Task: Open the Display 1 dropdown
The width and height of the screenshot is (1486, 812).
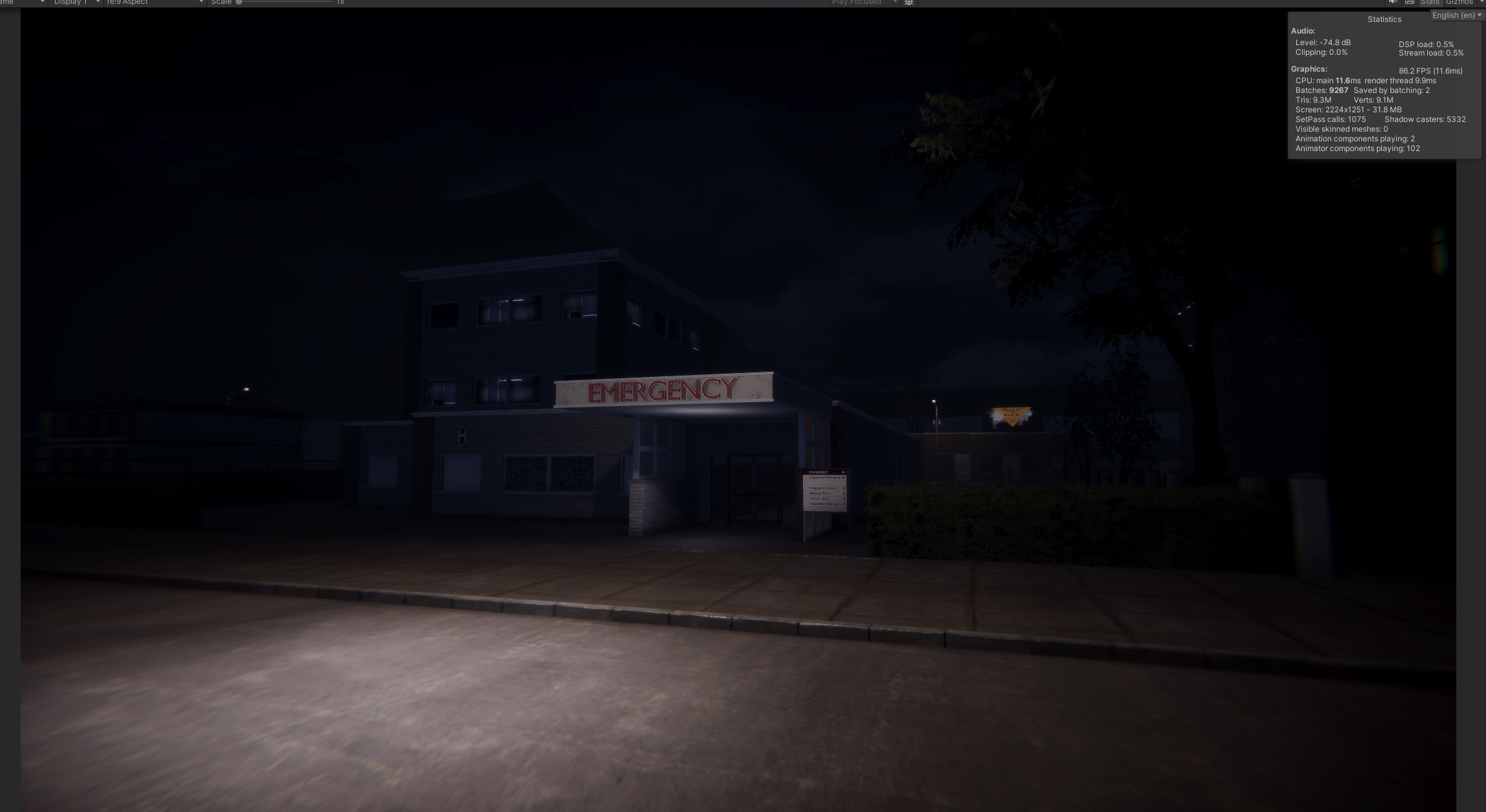Action: pyautogui.click(x=71, y=3)
